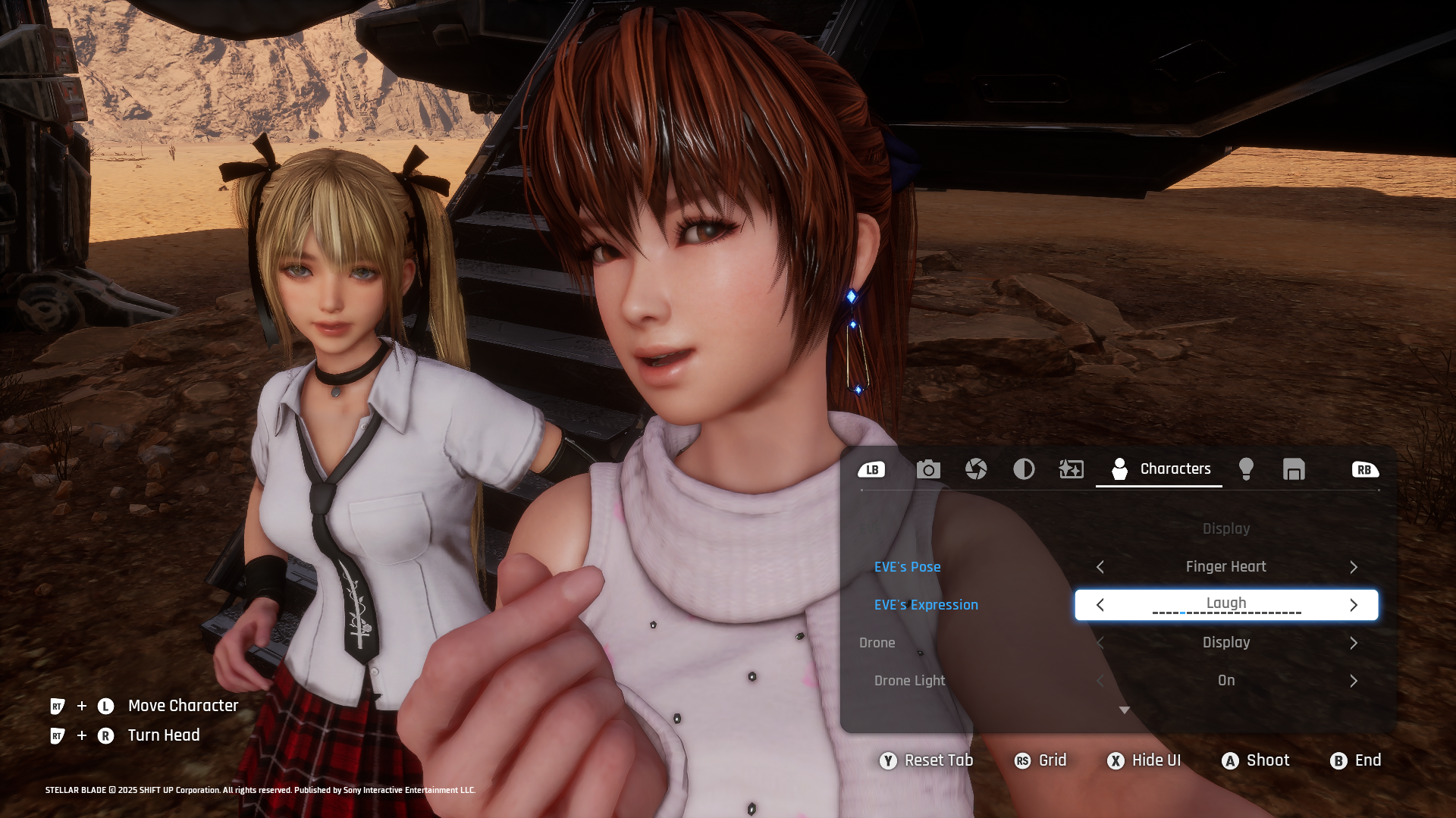
Task: Select the EVE's Pose row
Action: (x=907, y=567)
